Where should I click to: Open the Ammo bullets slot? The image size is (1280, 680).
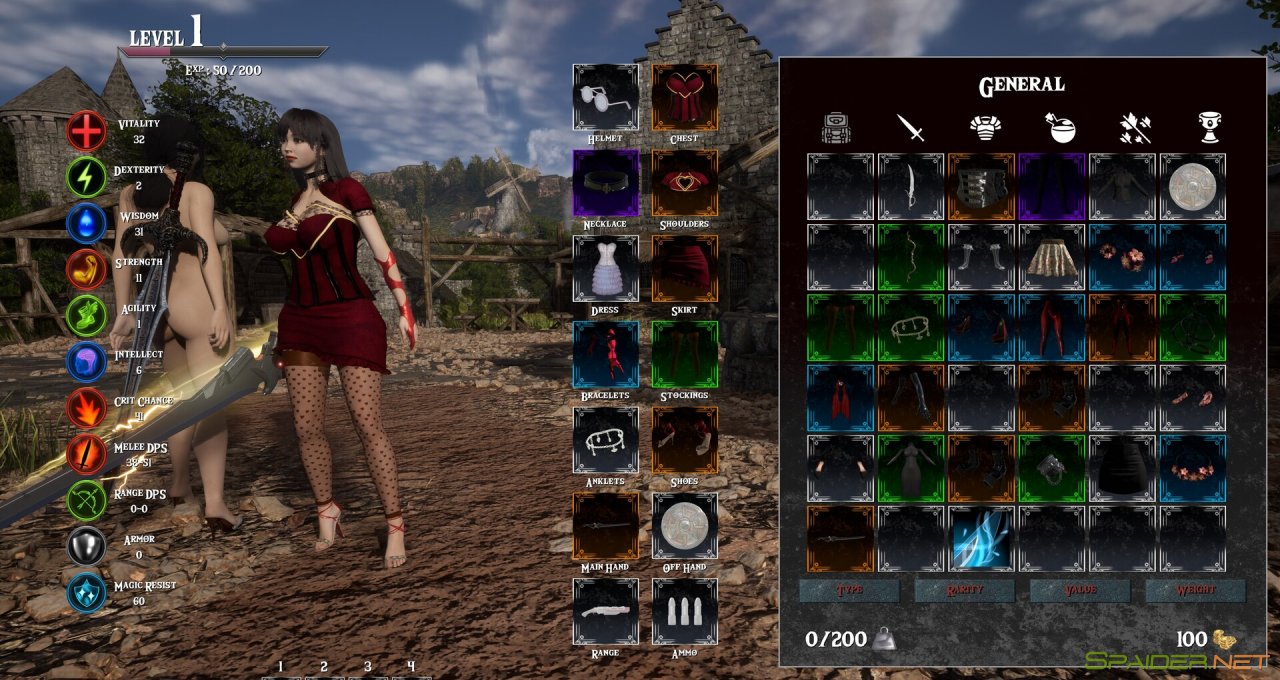click(685, 612)
